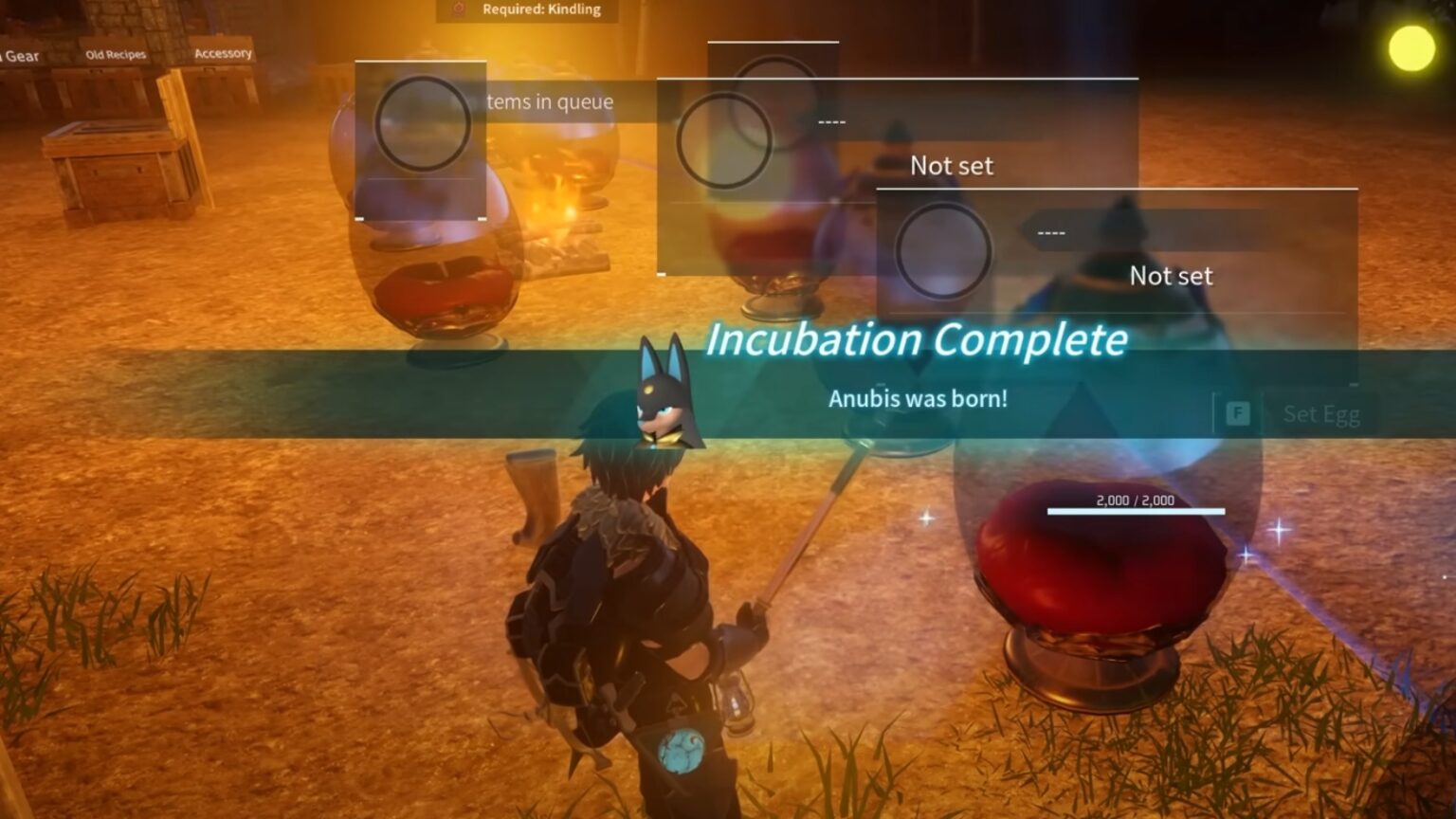The height and width of the screenshot is (819, 1456).
Task: Click the Gear menu label
Action: [21, 57]
